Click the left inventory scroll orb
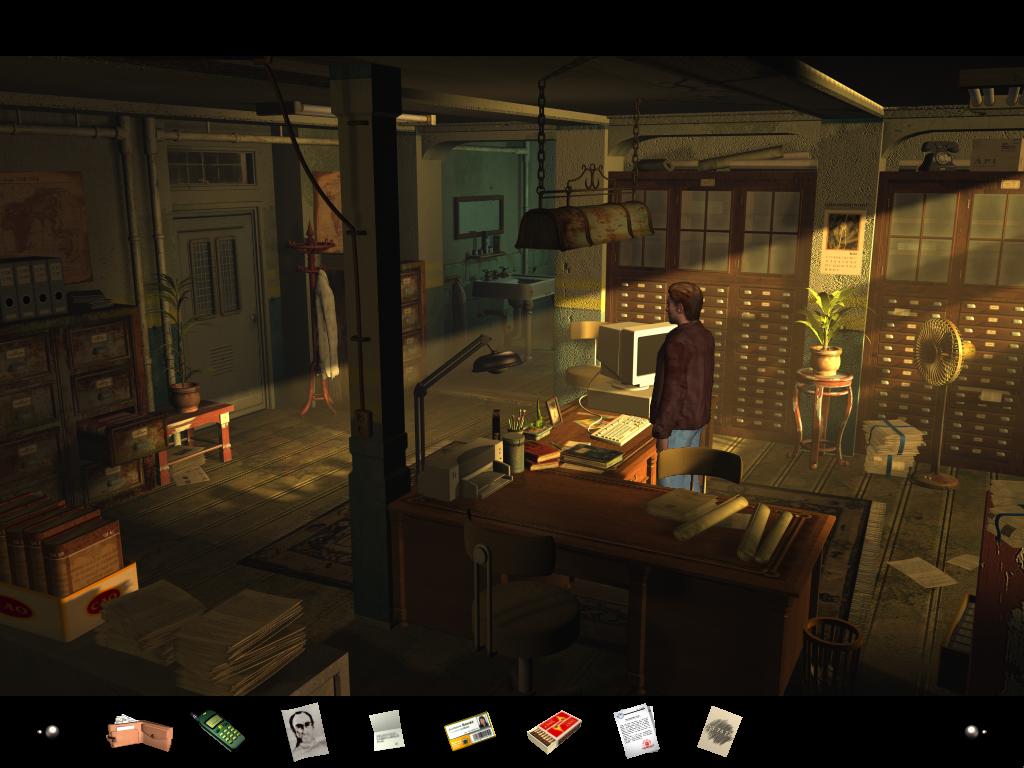This screenshot has width=1024, height=768. coord(49,731)
